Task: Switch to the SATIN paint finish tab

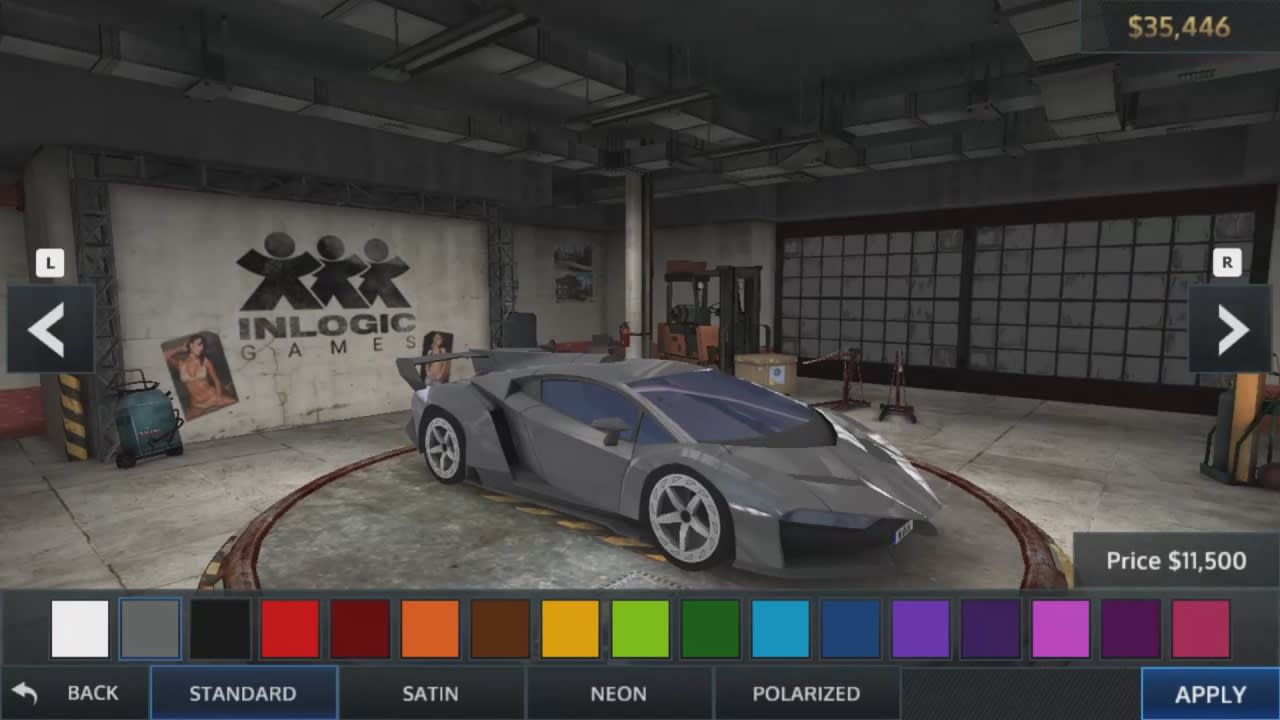Action: click(x=432, y=692)
